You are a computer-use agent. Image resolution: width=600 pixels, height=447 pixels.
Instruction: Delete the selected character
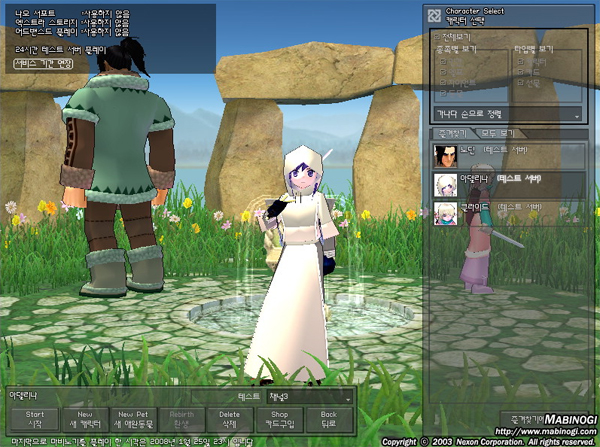(230, 417)
